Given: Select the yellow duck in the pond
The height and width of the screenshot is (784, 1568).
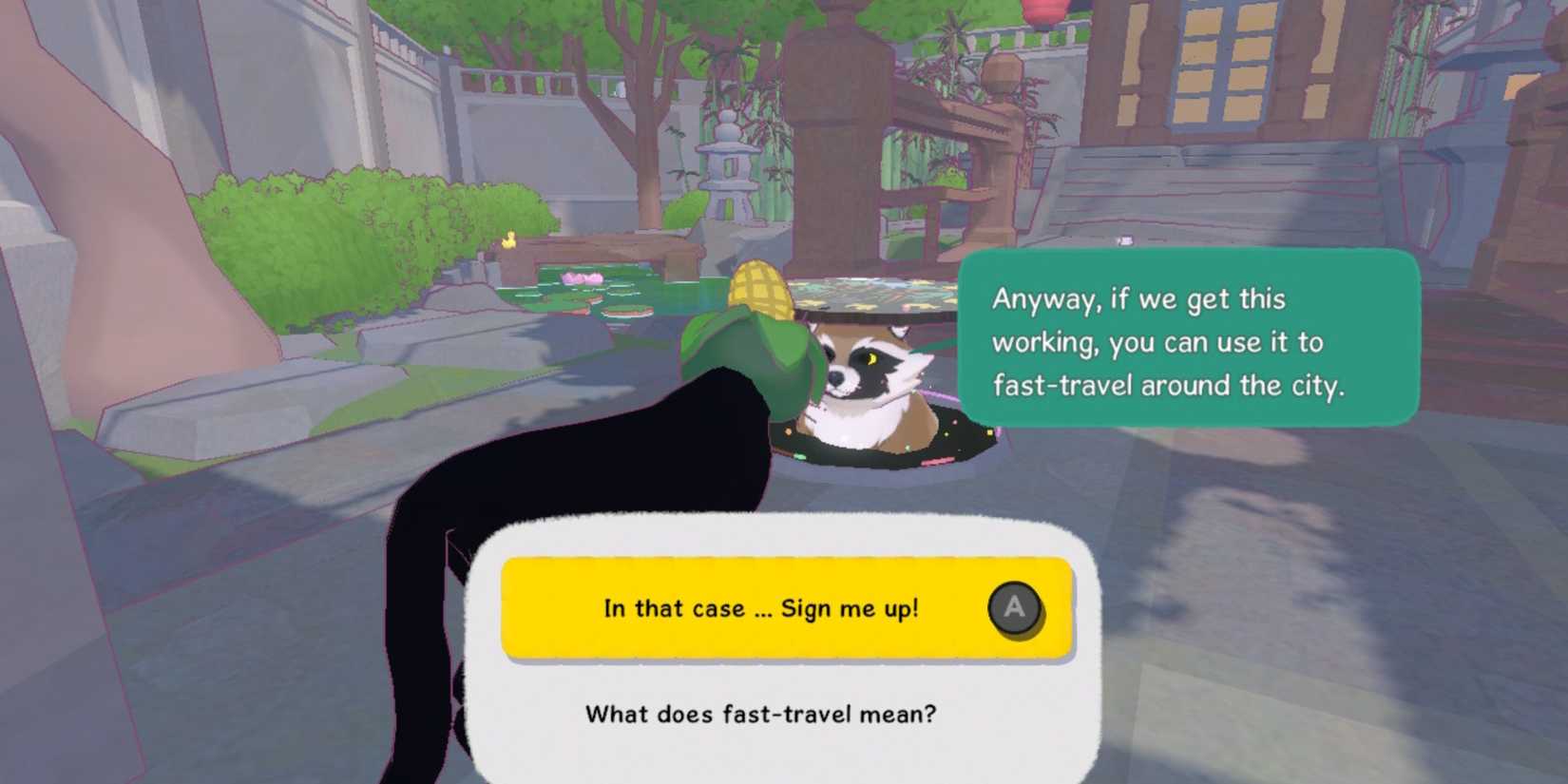Looking at the screenshot, I should point(509,239).
